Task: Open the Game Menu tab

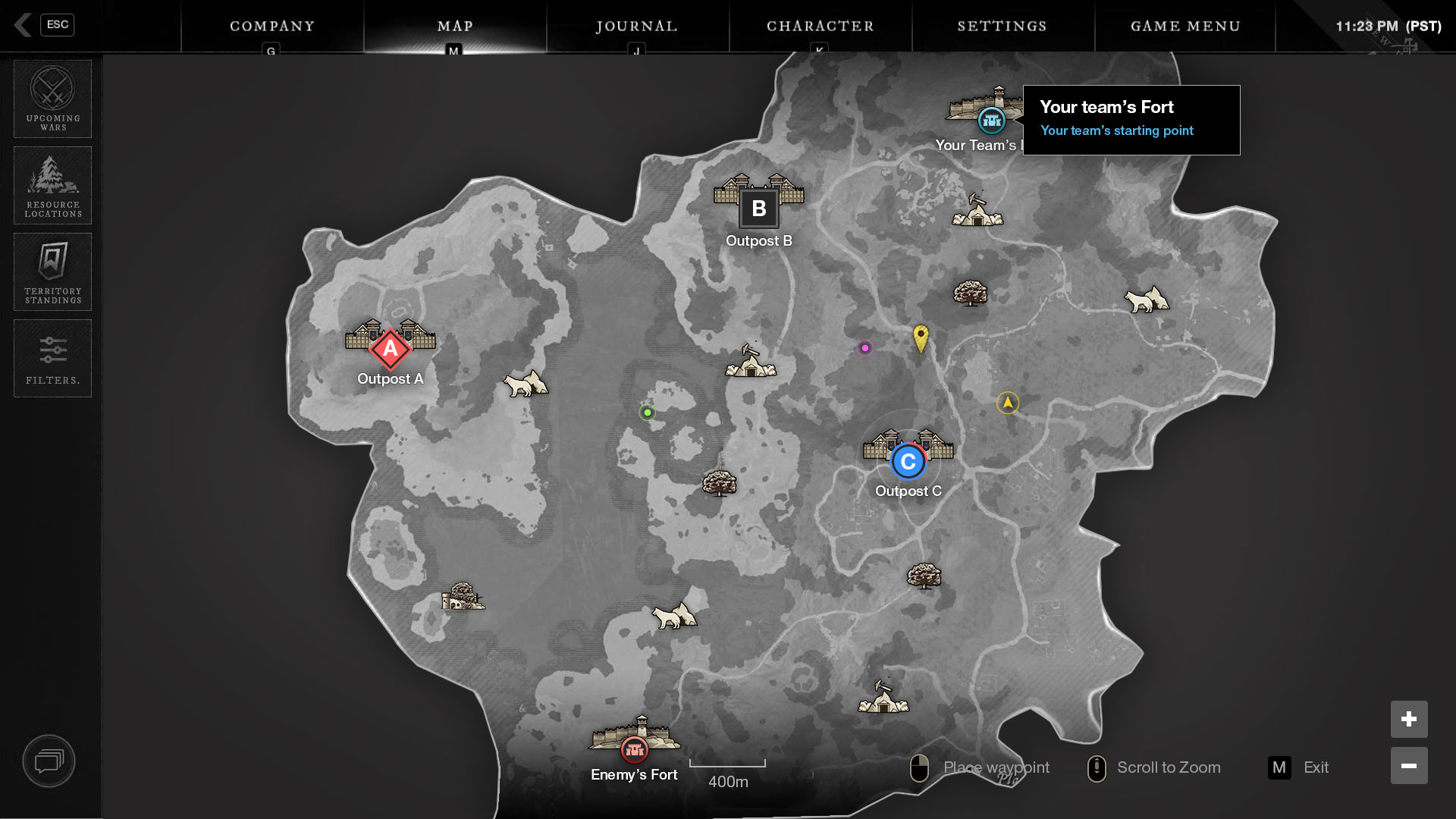Action: click(x=1185, y=27)
